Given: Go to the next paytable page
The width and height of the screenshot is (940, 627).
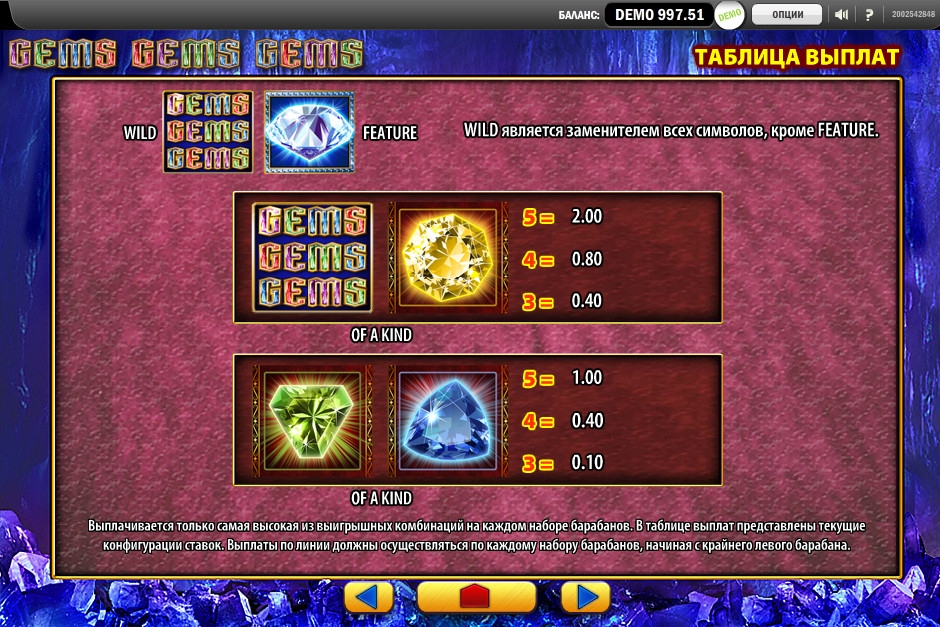Looking at the screenshot, I should pos(585,597).
